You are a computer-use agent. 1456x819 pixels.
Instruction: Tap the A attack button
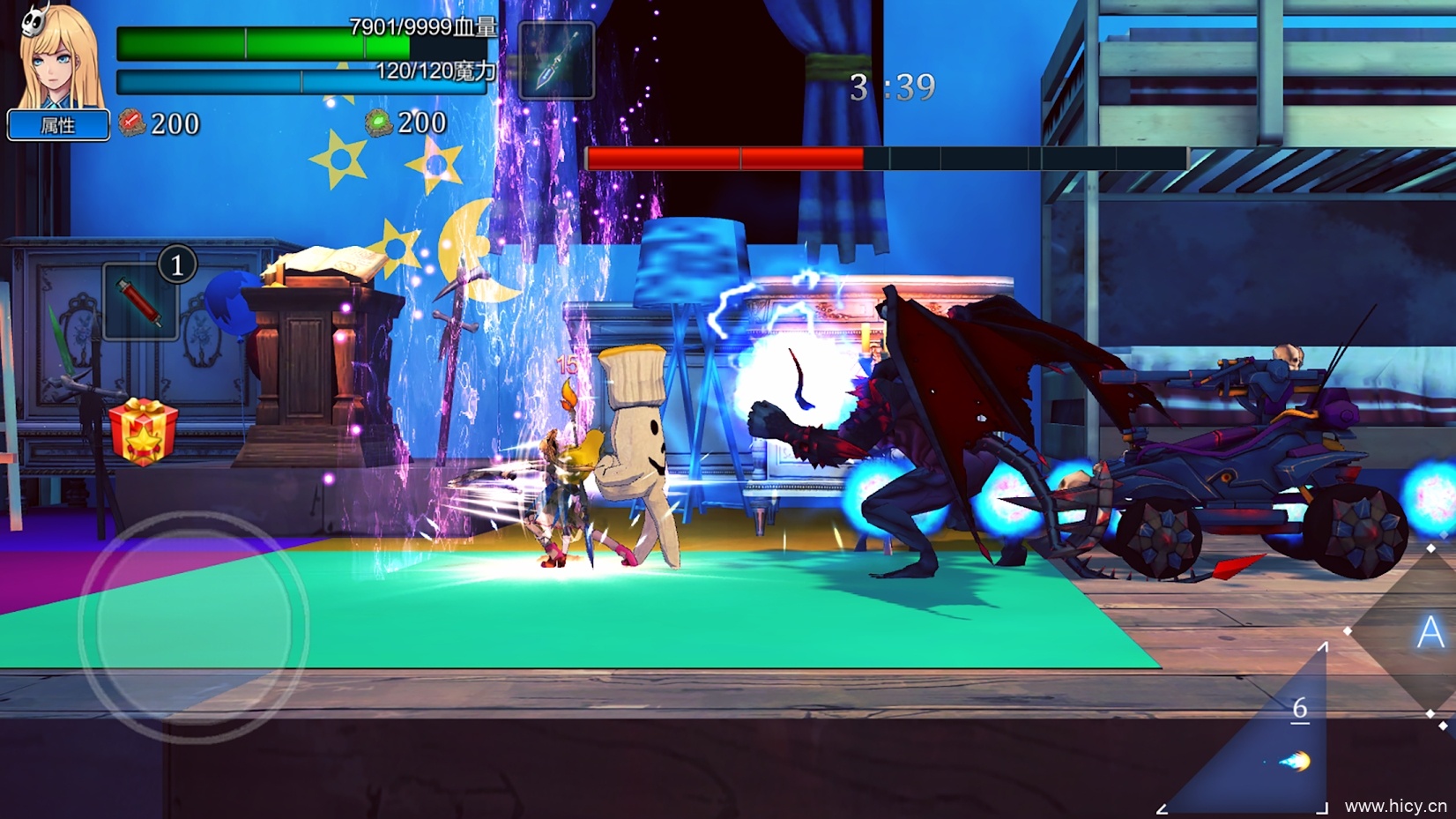(x=1429, y=632)
